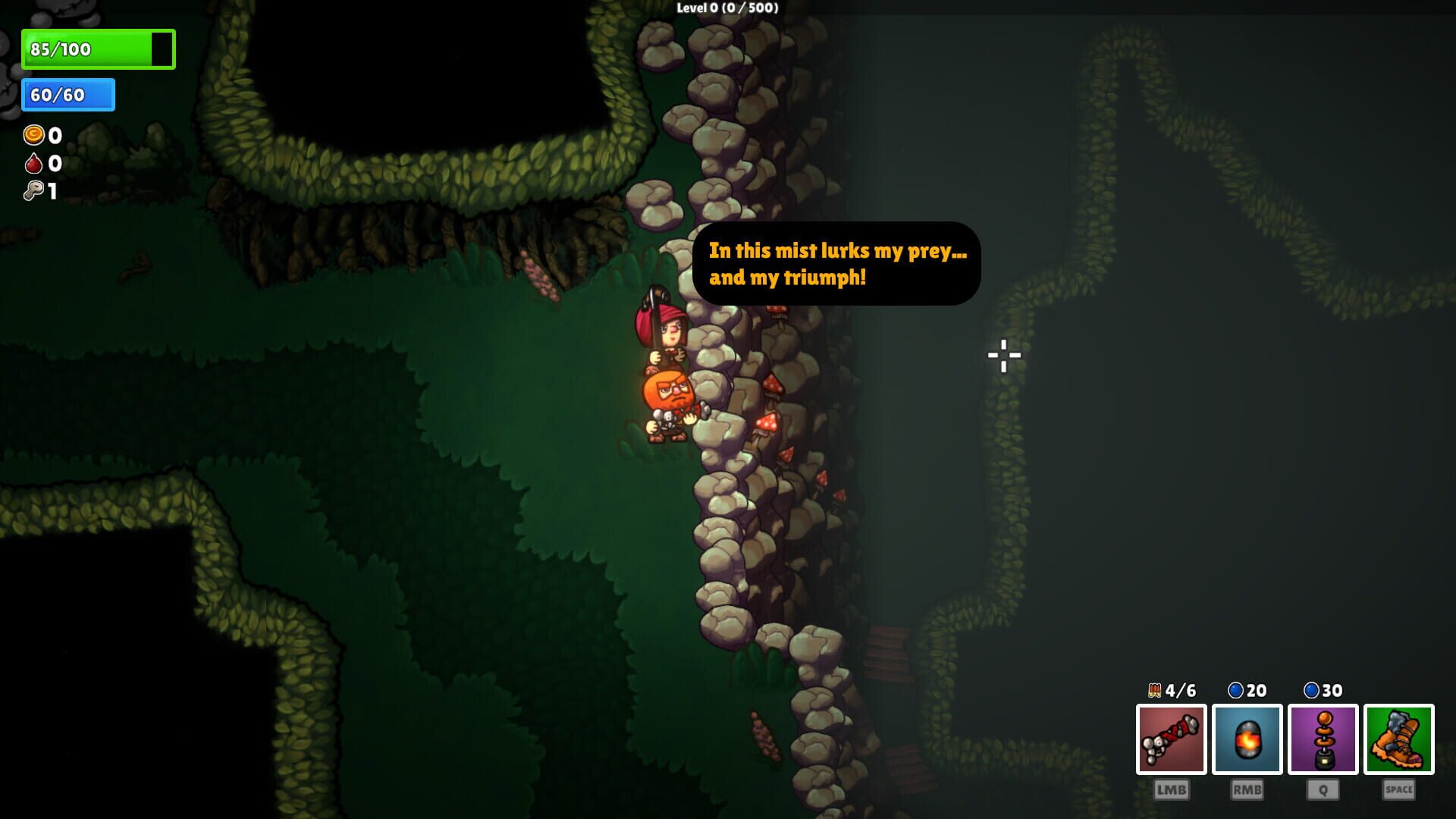Viewport: 1456px width, 819px height.
Task: Click the crosshair cursor on the map
Action: pyautogui.click(x=1004, y=354)
